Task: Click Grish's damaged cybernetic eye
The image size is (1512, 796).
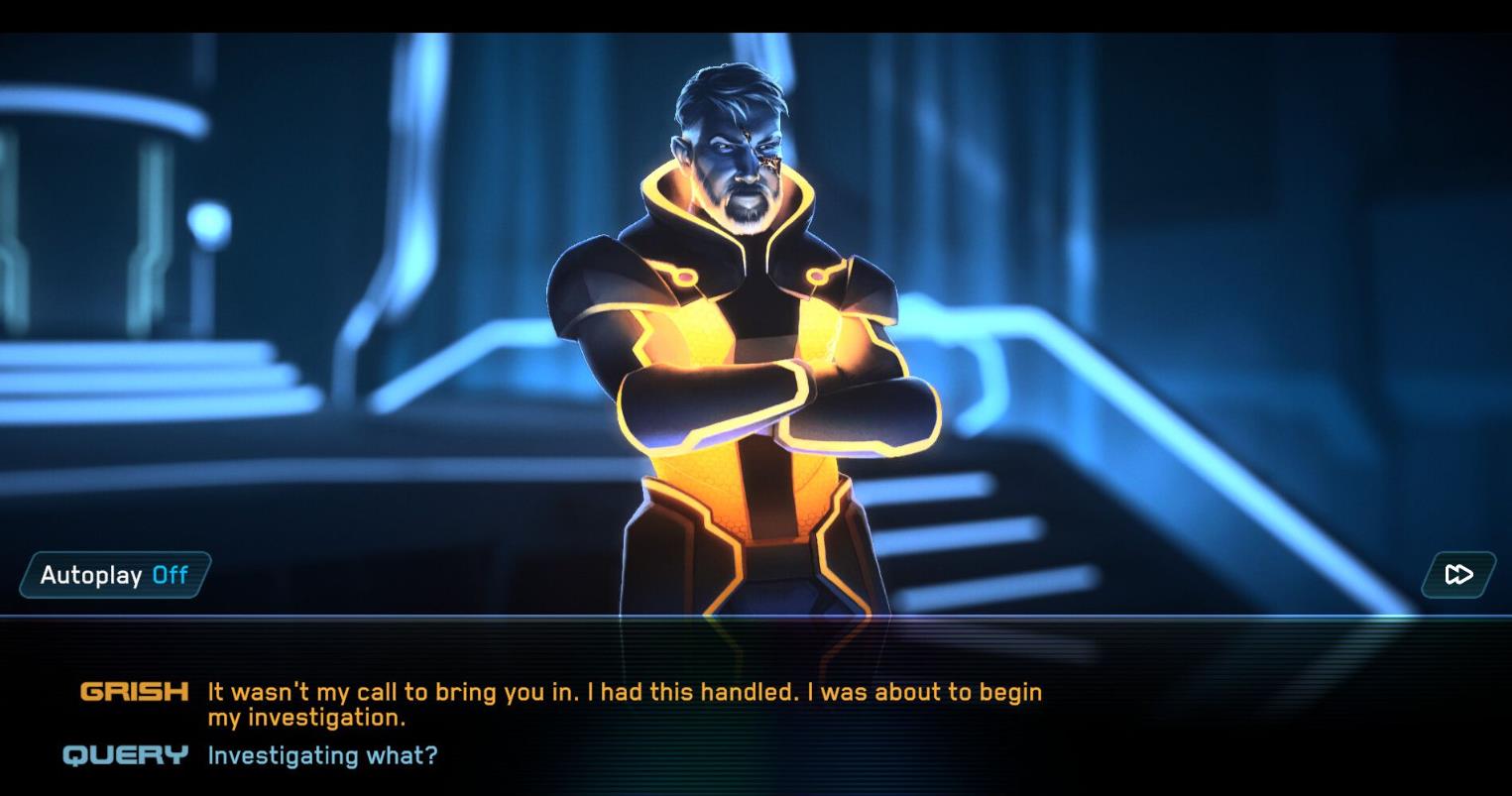Action: point(766,154)
